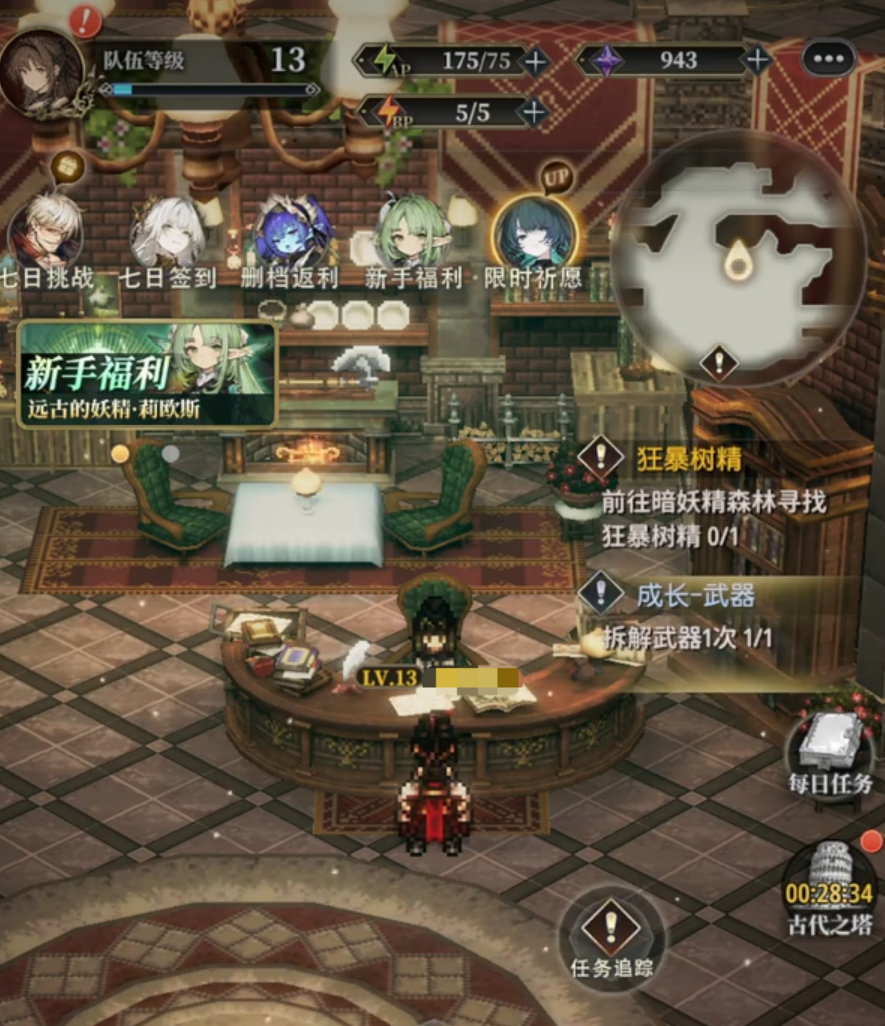Click the quest marker below the minimap

click(718, 362)
